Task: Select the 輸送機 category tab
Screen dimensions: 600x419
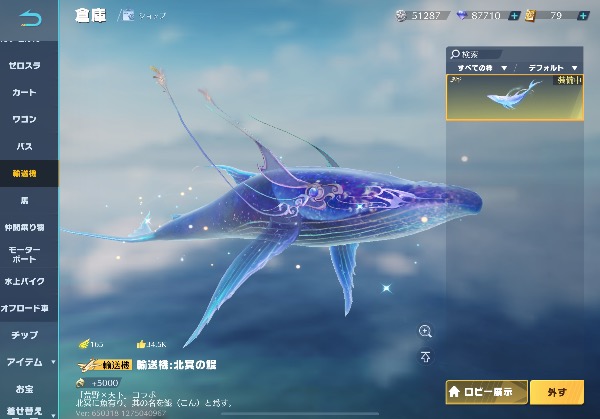Action: 24,173
